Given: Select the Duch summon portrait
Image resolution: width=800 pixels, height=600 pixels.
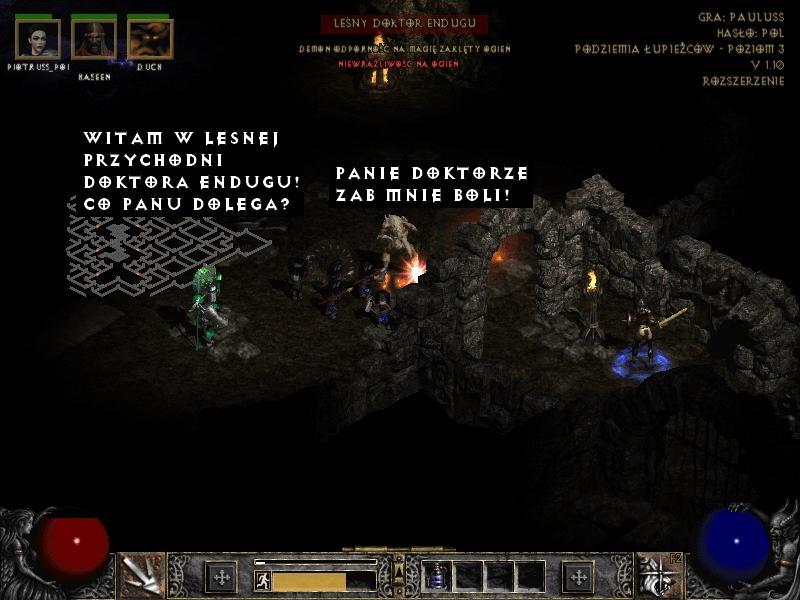Looking at the screenshot, I should tap(150, 39).
